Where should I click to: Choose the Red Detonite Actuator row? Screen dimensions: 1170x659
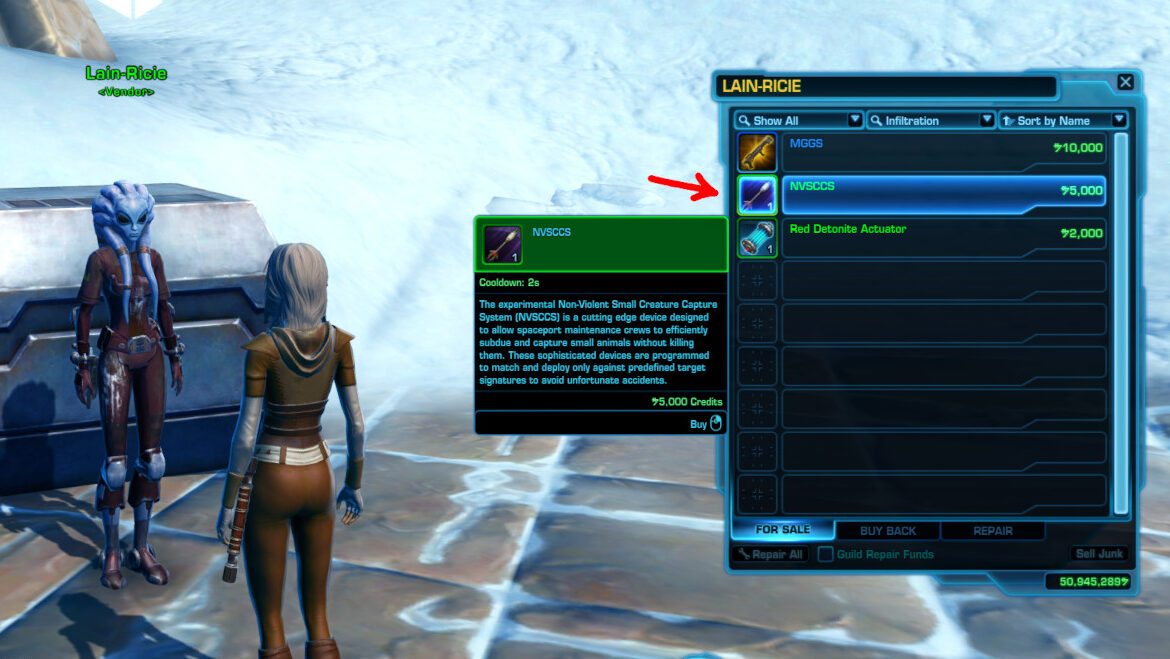click(x=944, y=238)
